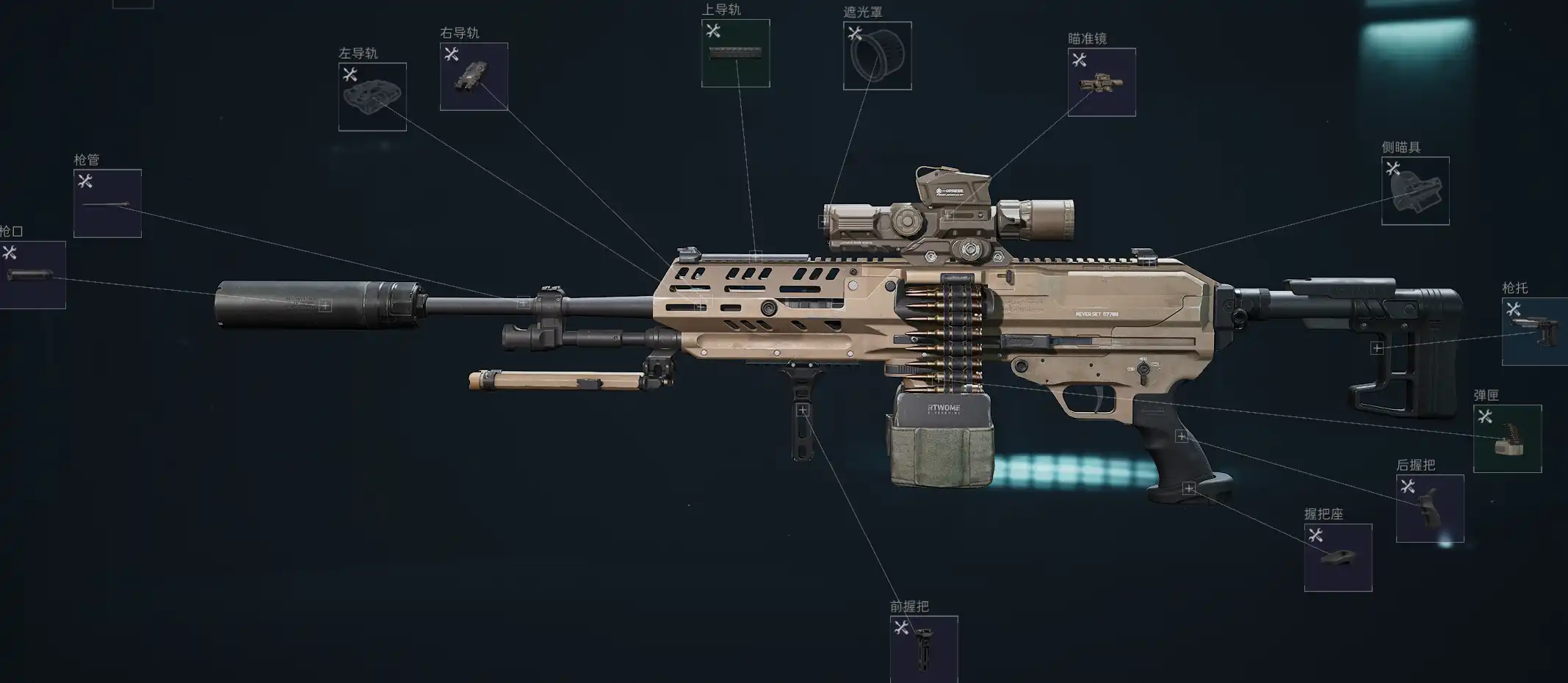Select the 瞄准镜 scope attachment slot
This screenshot has width=1568, height=683.
point(1102,82)
